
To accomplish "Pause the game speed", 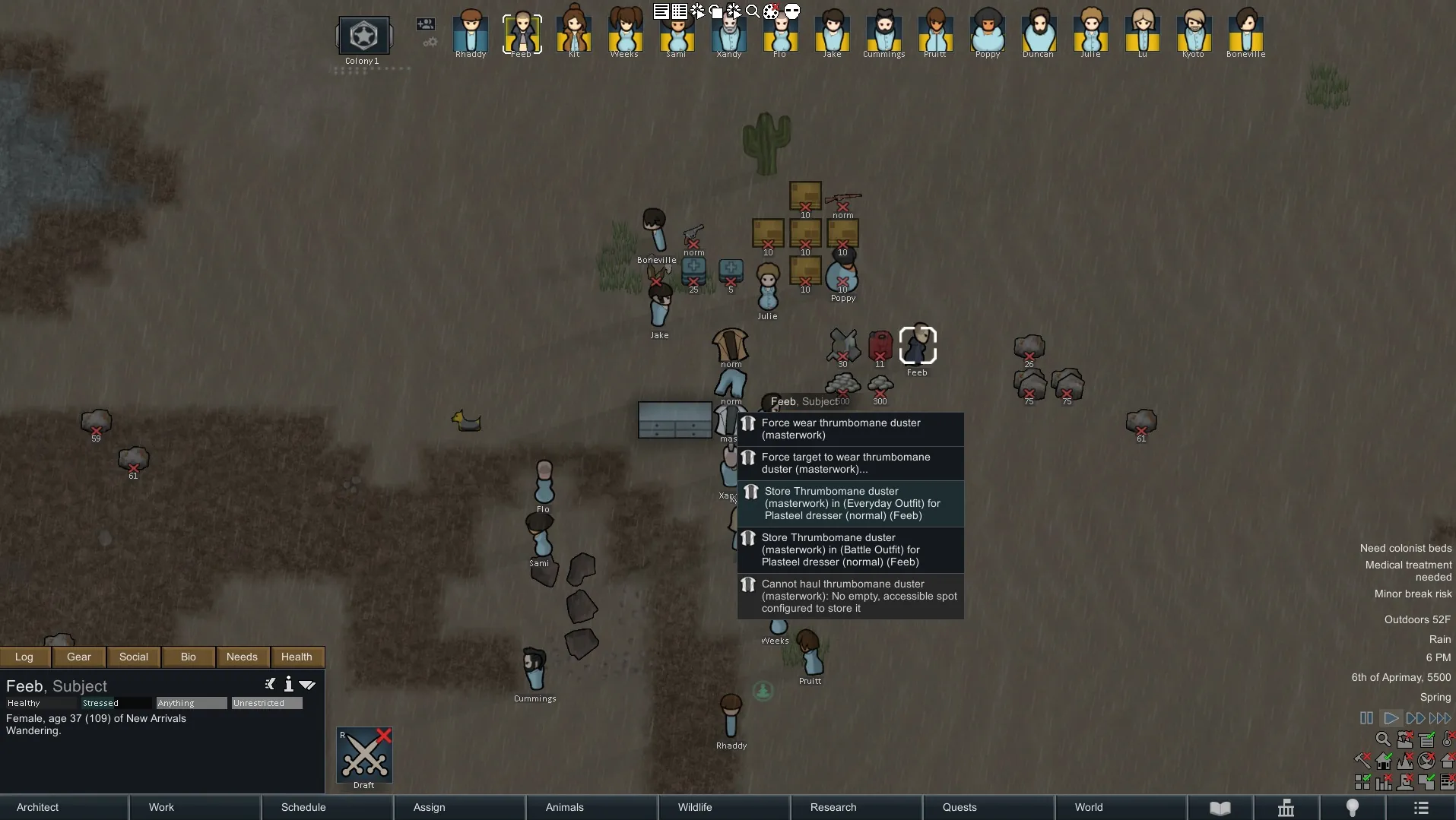I will point(1366,718).
